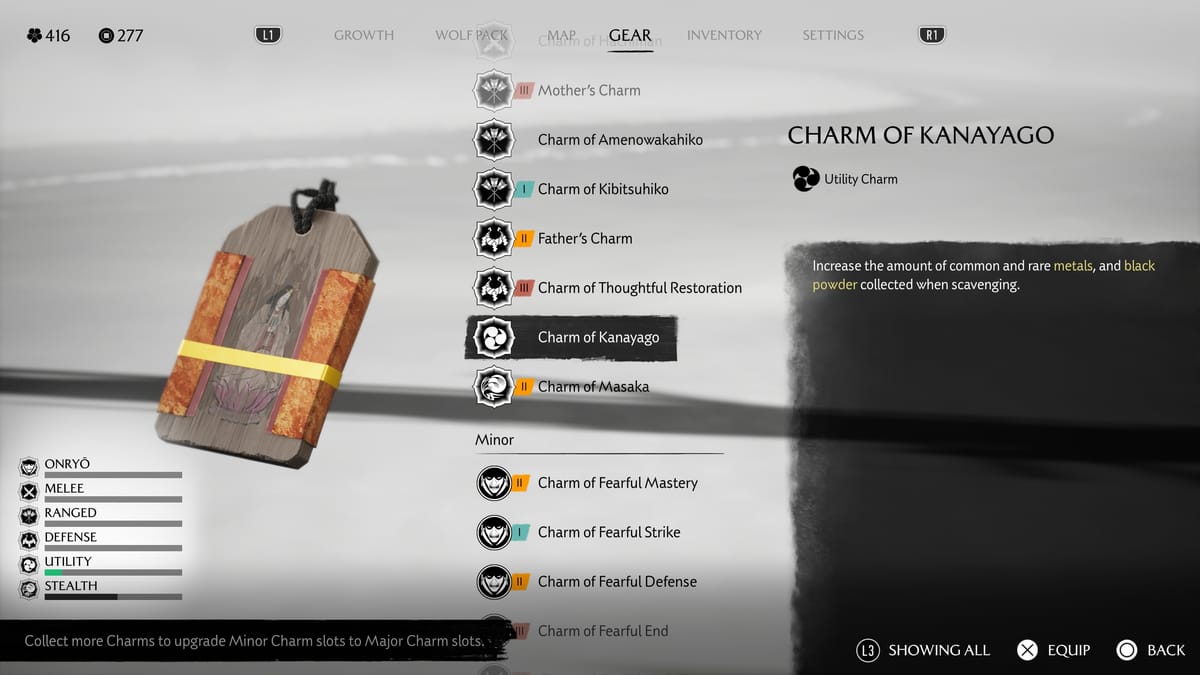
Task: Go to the Map tab
Action: click(x=561, y=35)
